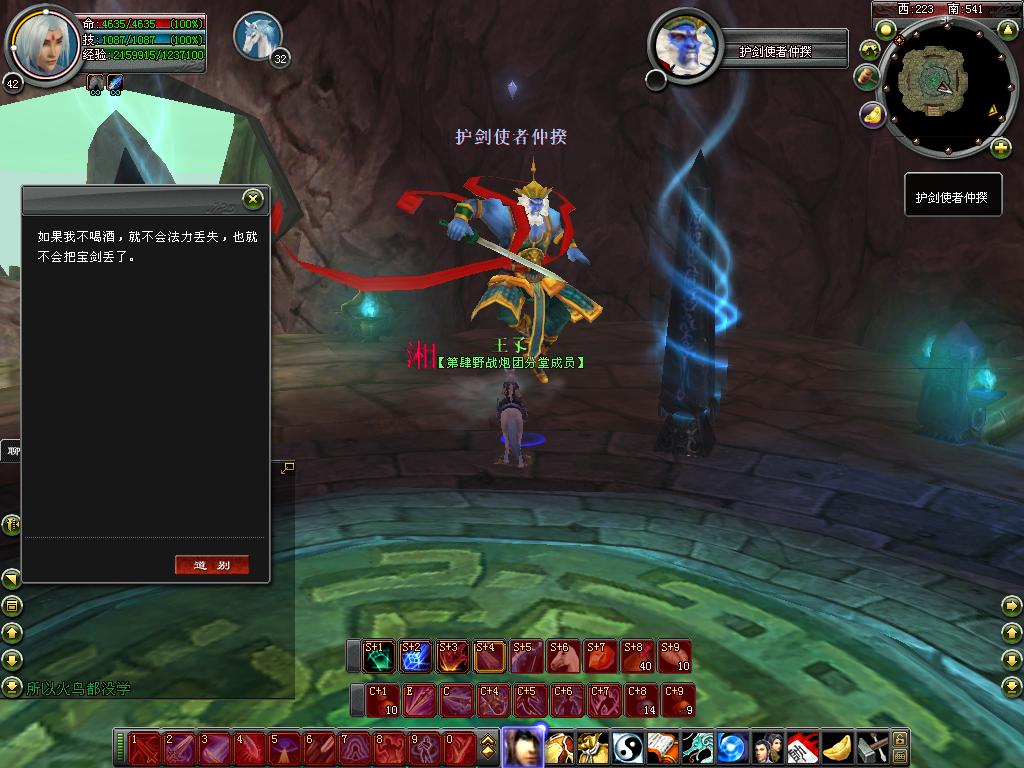Viewport: 1024px width, 768px height.
Task: Click the 道别 farewell button in dialogue
Action: [211, 565]
